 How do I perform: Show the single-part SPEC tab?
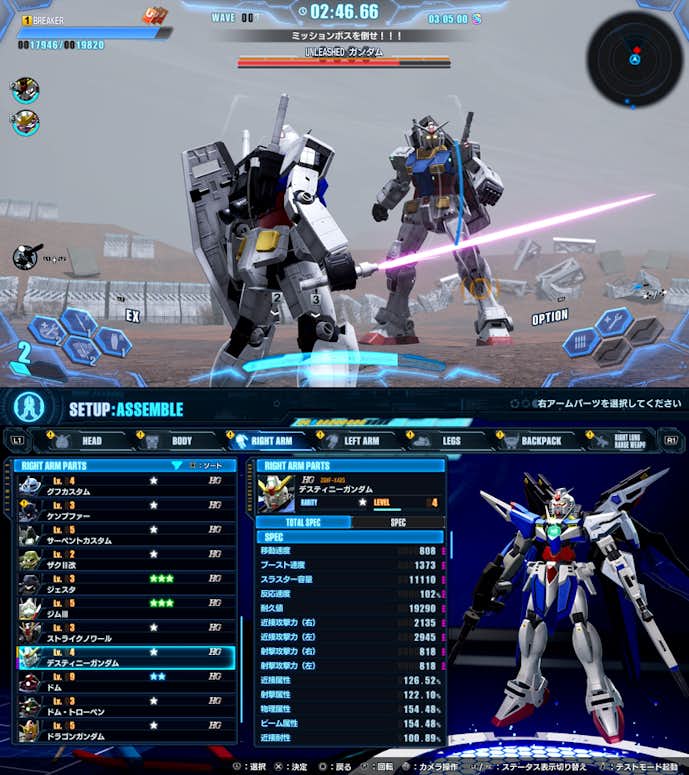397,522
